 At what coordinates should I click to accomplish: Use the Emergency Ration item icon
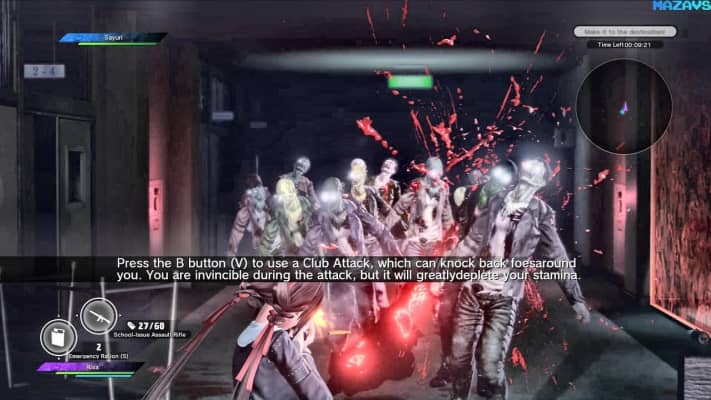(x=58, y=337)
